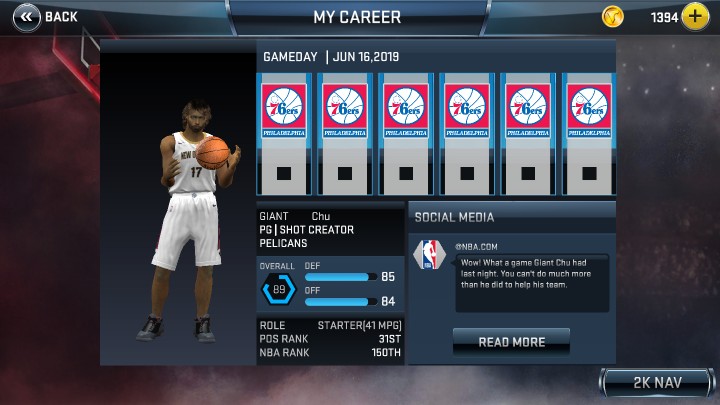Read more of the social media post
The height and width of the screenshot is (405, 720).
pos(511,342)
